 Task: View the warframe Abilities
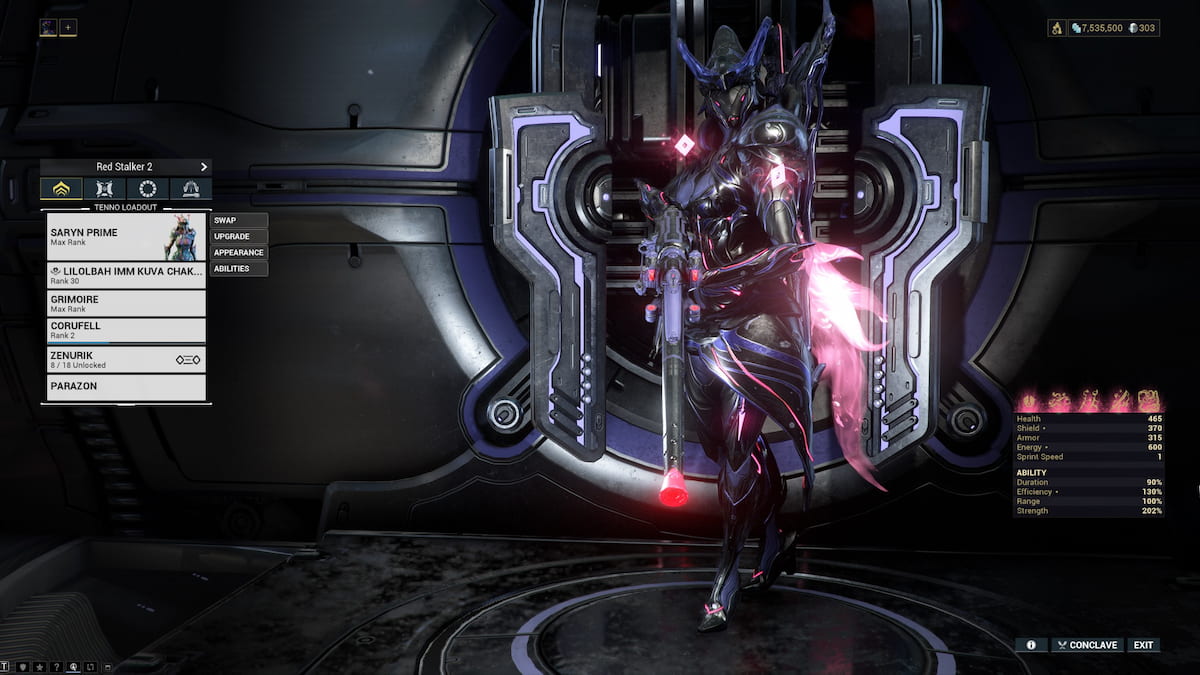coord(239,268)
